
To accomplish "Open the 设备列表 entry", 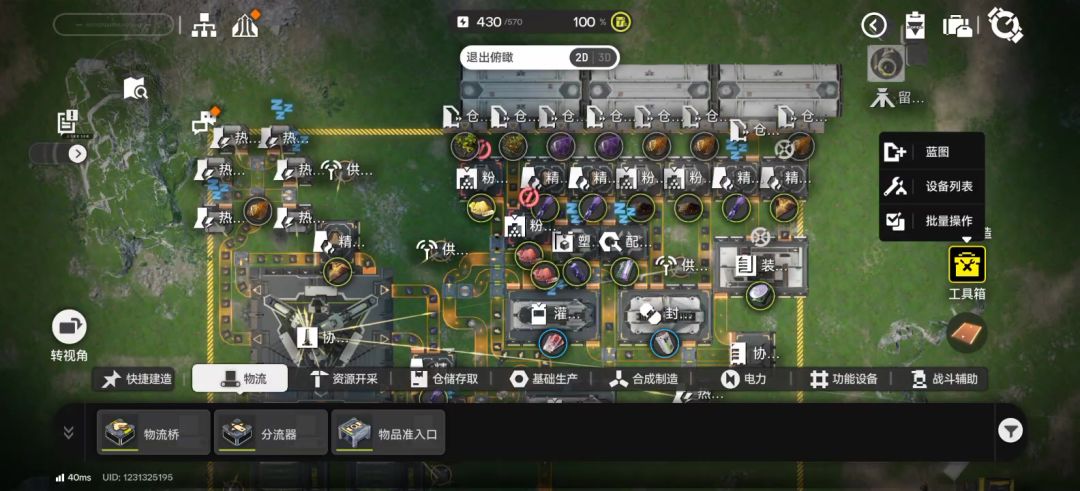I will 931,186.
